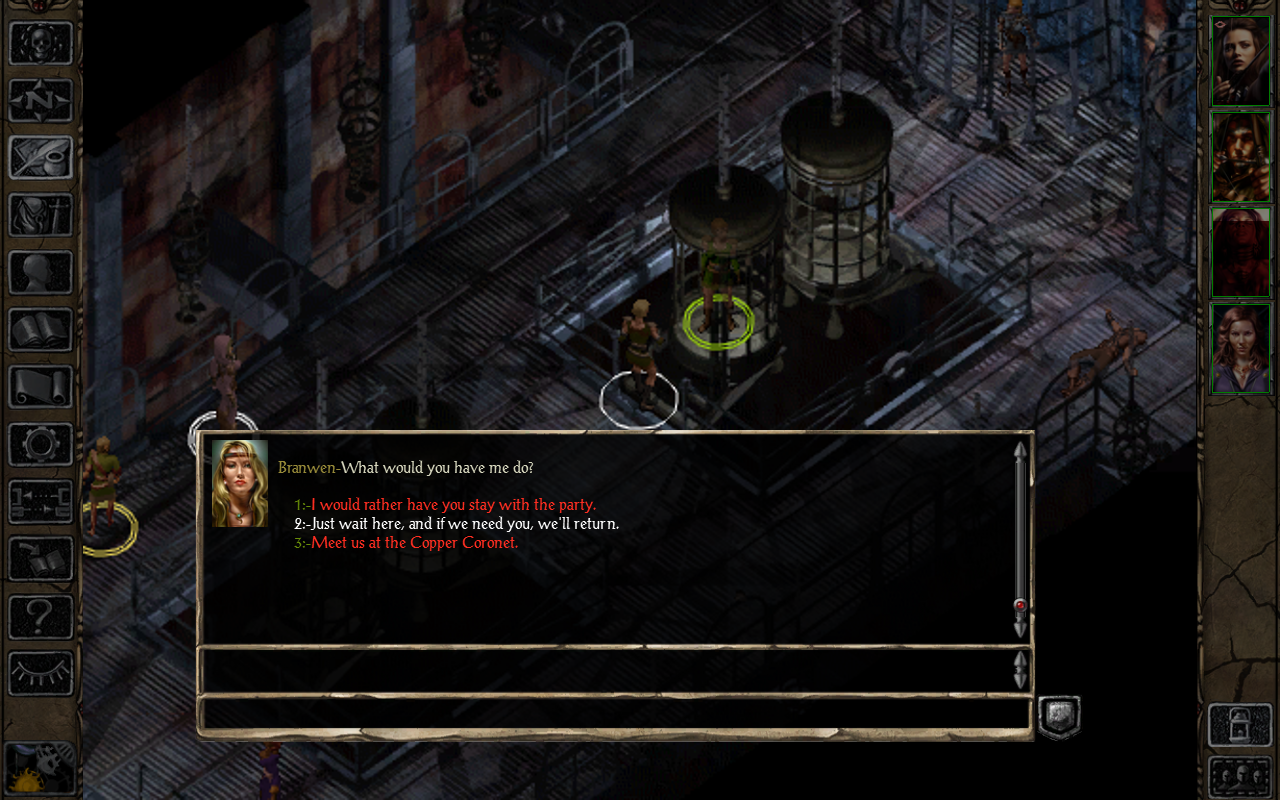Rest the party using closed eye icon
This screenshot has width=1280, height=800.
pos(41,673)
